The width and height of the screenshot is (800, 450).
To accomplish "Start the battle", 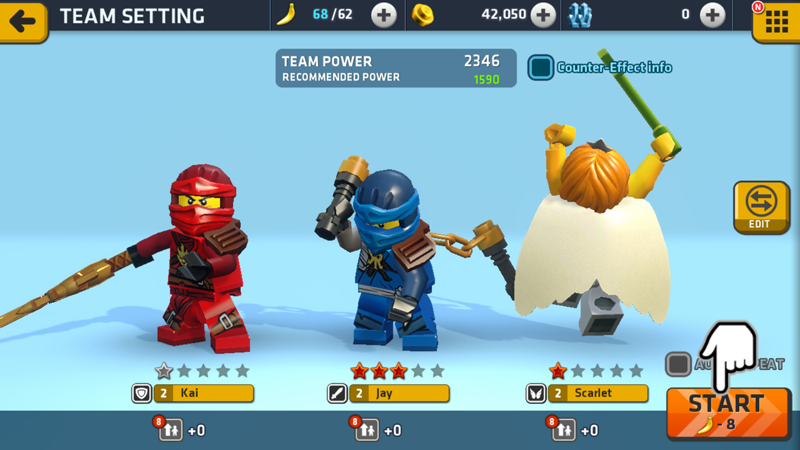I will [727, 412].
